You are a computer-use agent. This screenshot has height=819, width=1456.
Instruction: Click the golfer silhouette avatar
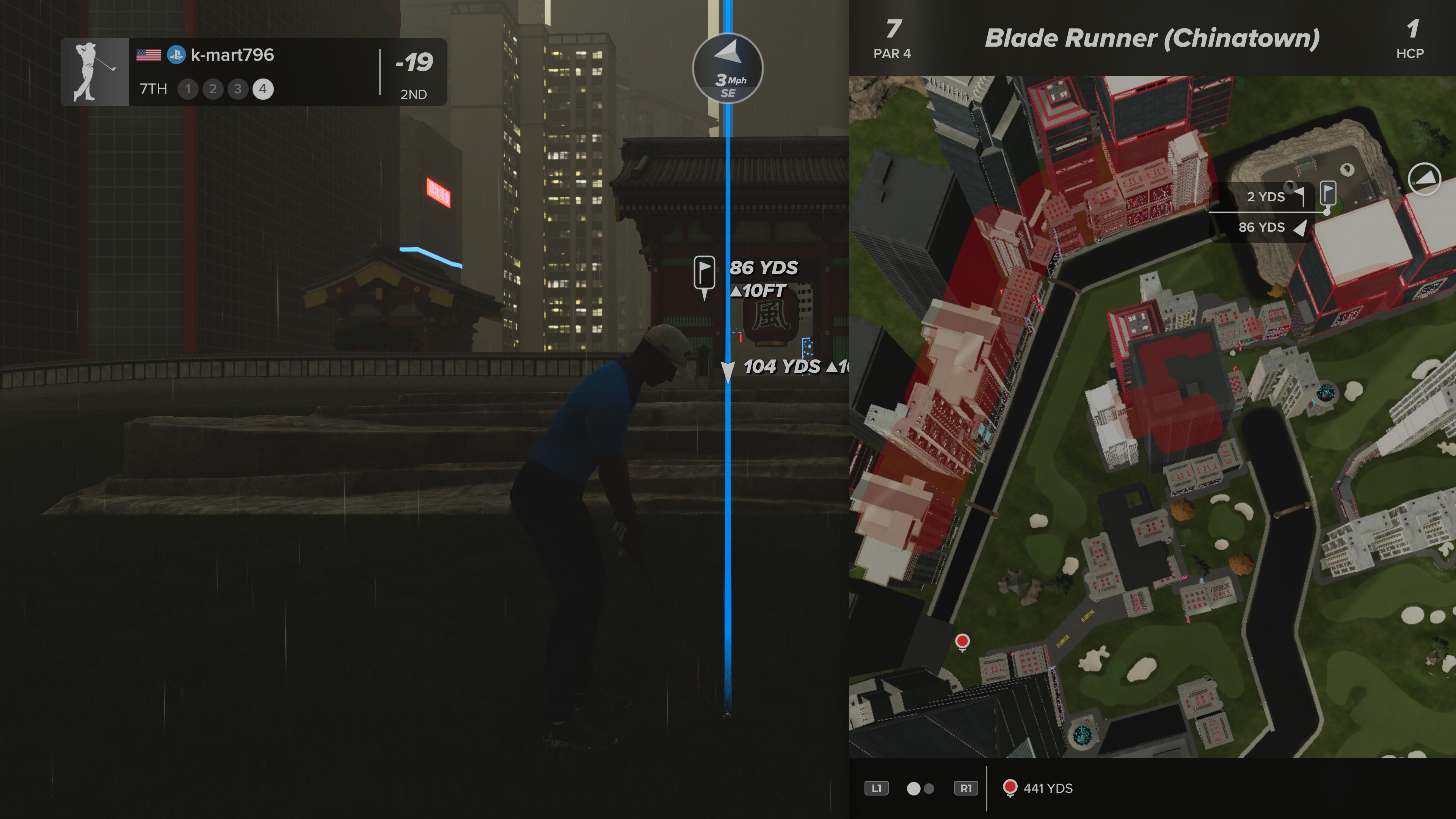click(95, 72)
